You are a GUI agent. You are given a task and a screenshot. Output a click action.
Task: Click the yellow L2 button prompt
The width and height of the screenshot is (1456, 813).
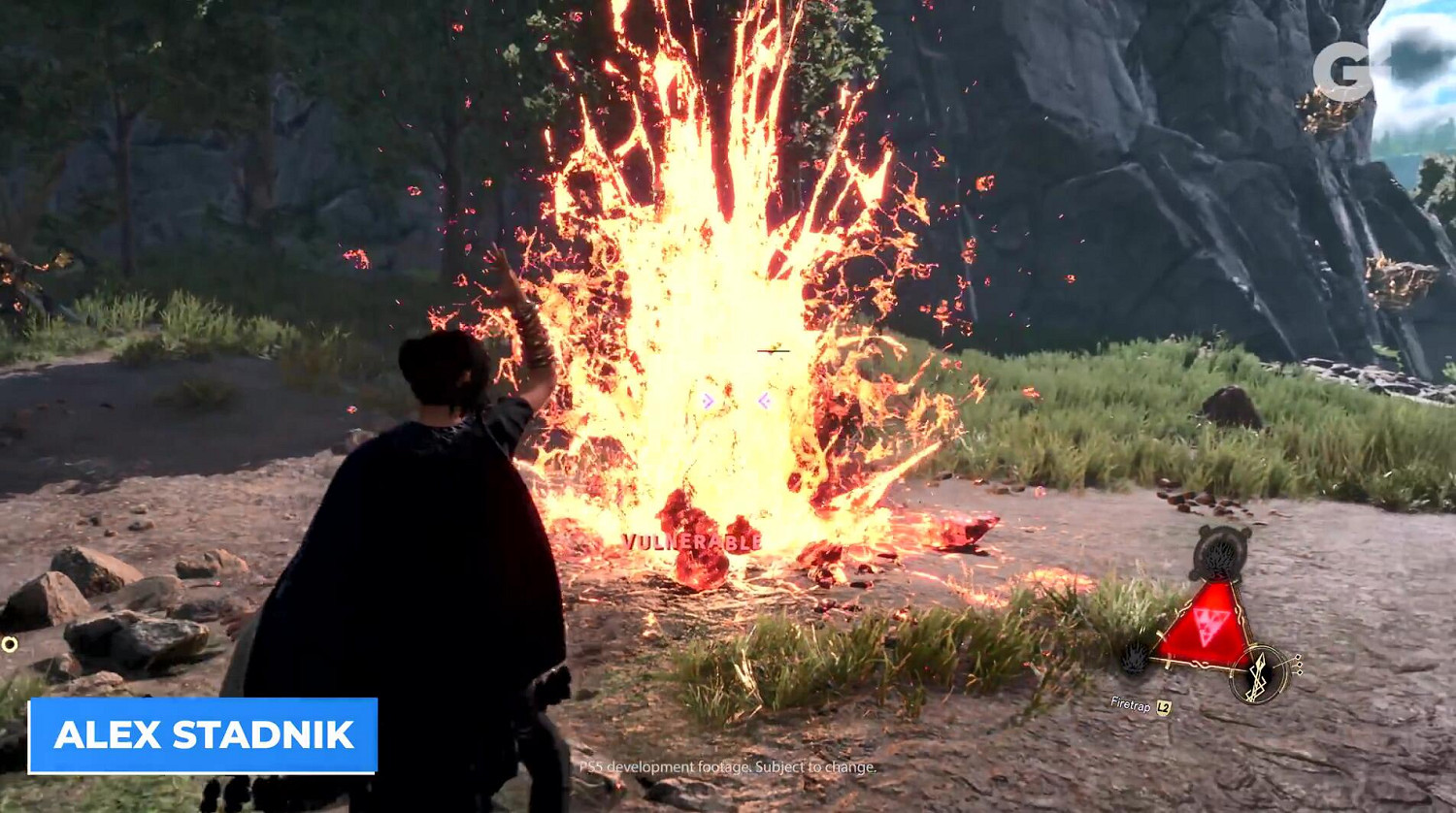[1164, 707]
